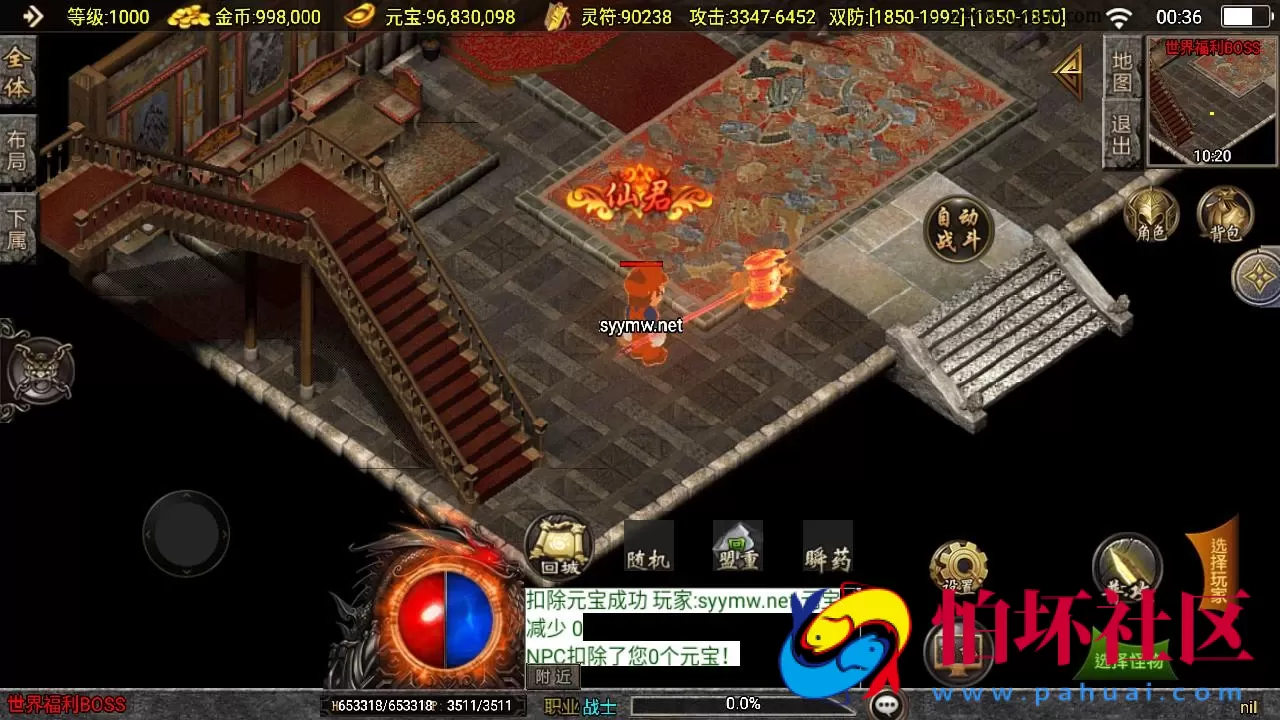Click the diamond compass skill icon
Image resolution: width=1280 pixels, height=720 pixels.
click(1258, 277)
